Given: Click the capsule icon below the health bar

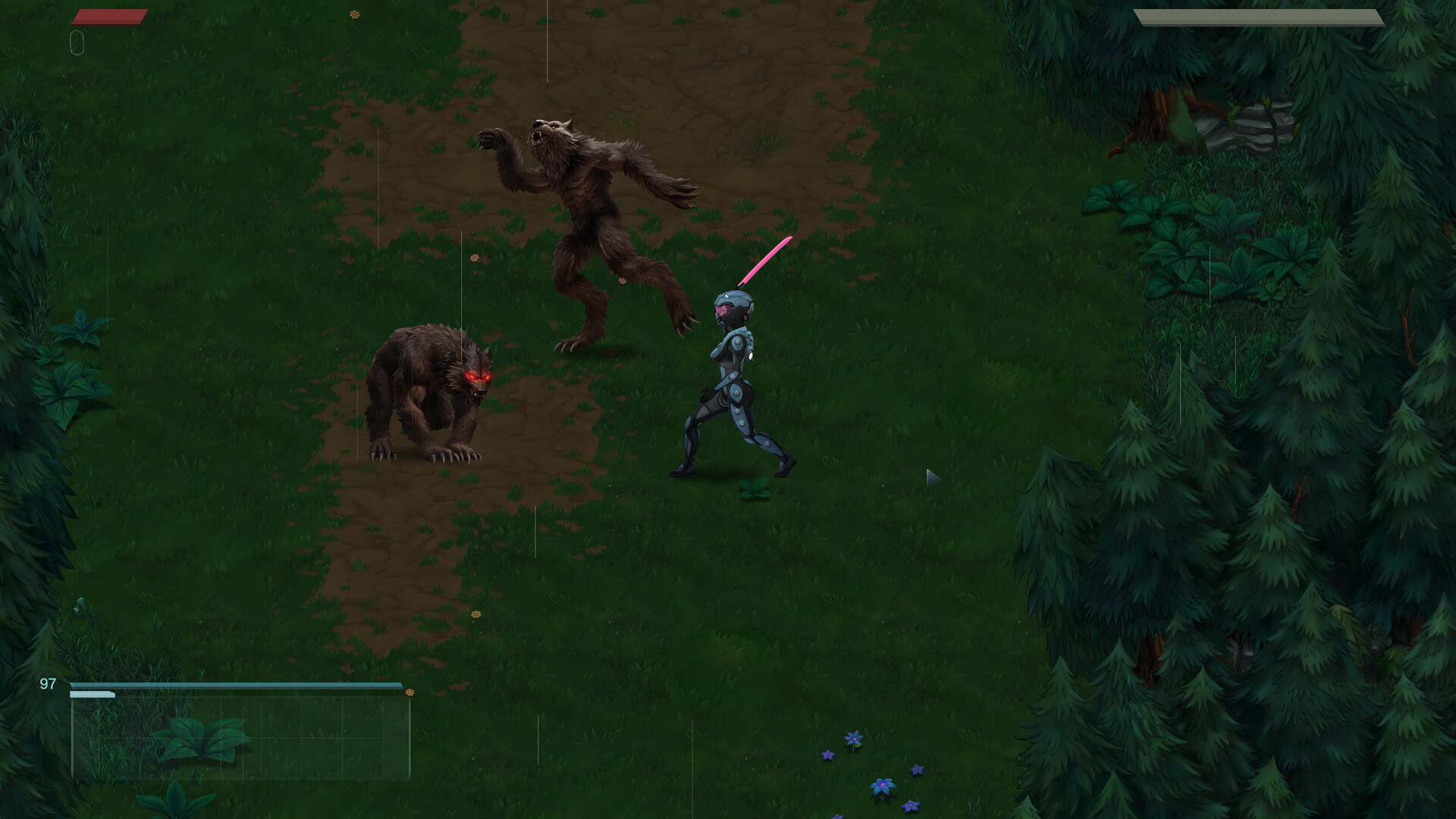Looking at the screenshot, I should [x=76, y=42].
